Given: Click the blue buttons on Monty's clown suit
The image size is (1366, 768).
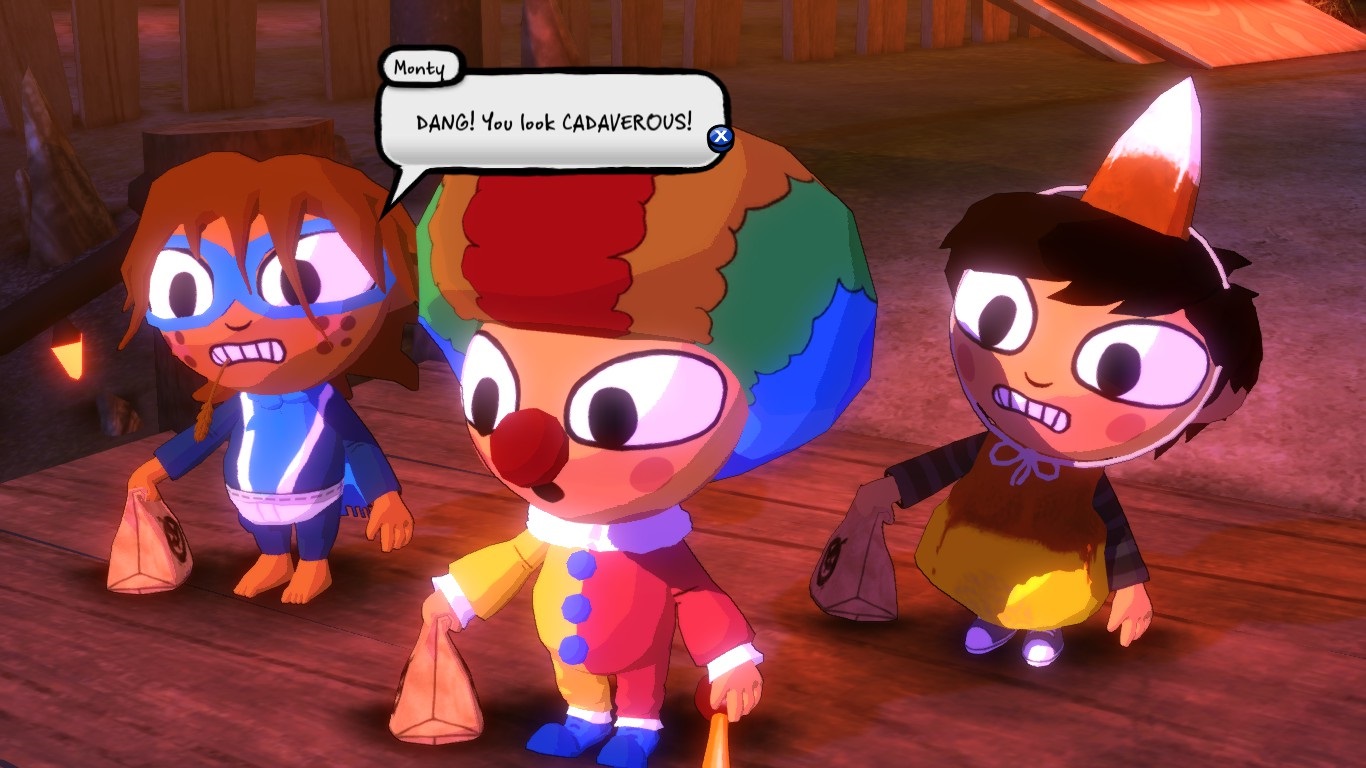Looking at the screenshot, I should [575, 610].
